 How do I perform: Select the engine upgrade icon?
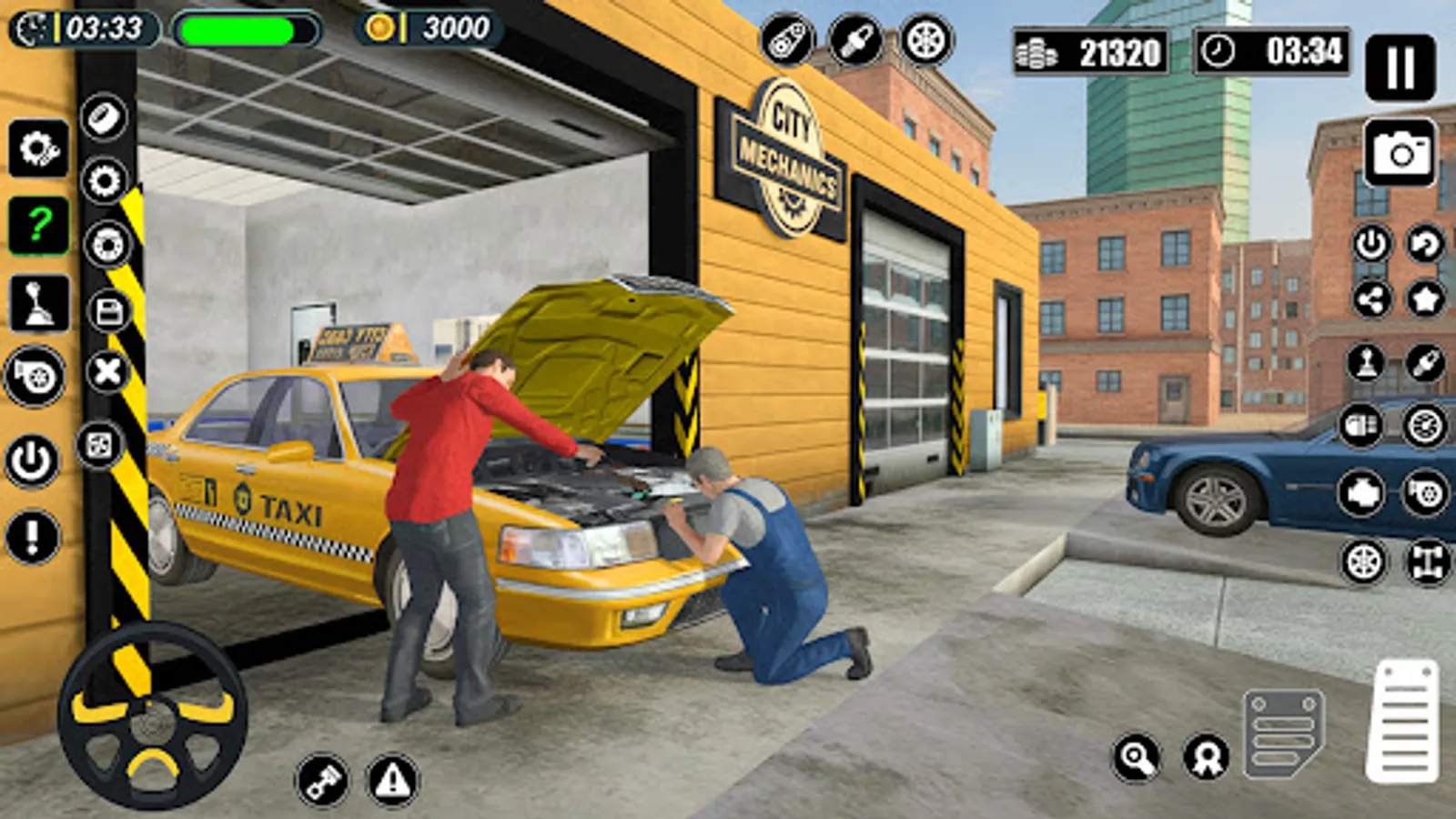pos(1360,491)
